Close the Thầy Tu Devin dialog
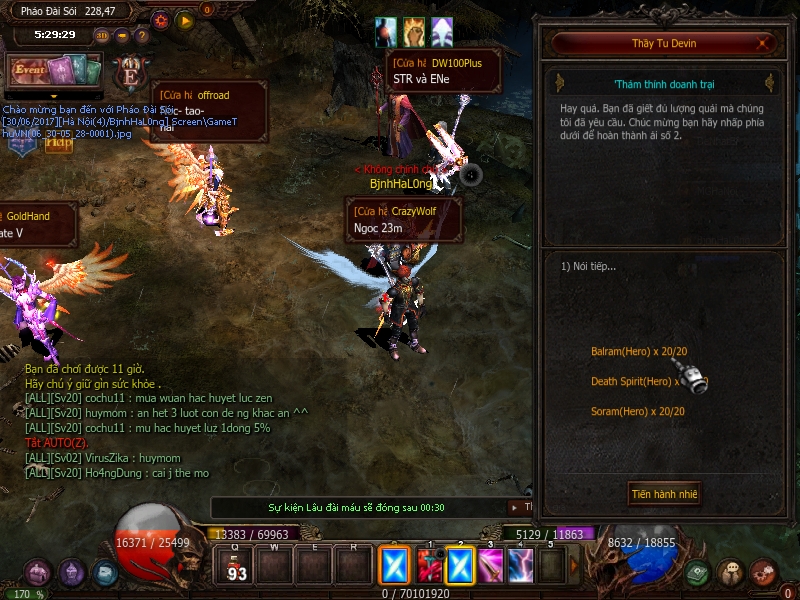This screenshot has height=600, width=800. click(x=765, y=43)
